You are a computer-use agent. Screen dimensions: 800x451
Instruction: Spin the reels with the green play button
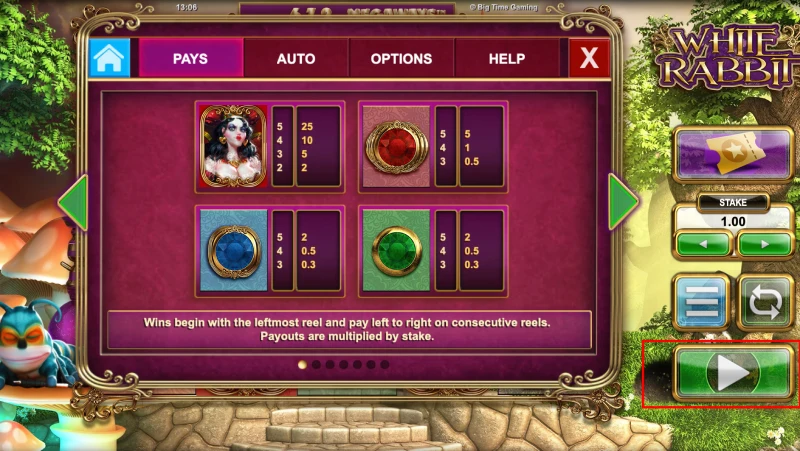pyautogui.click(x=732, y=373)
